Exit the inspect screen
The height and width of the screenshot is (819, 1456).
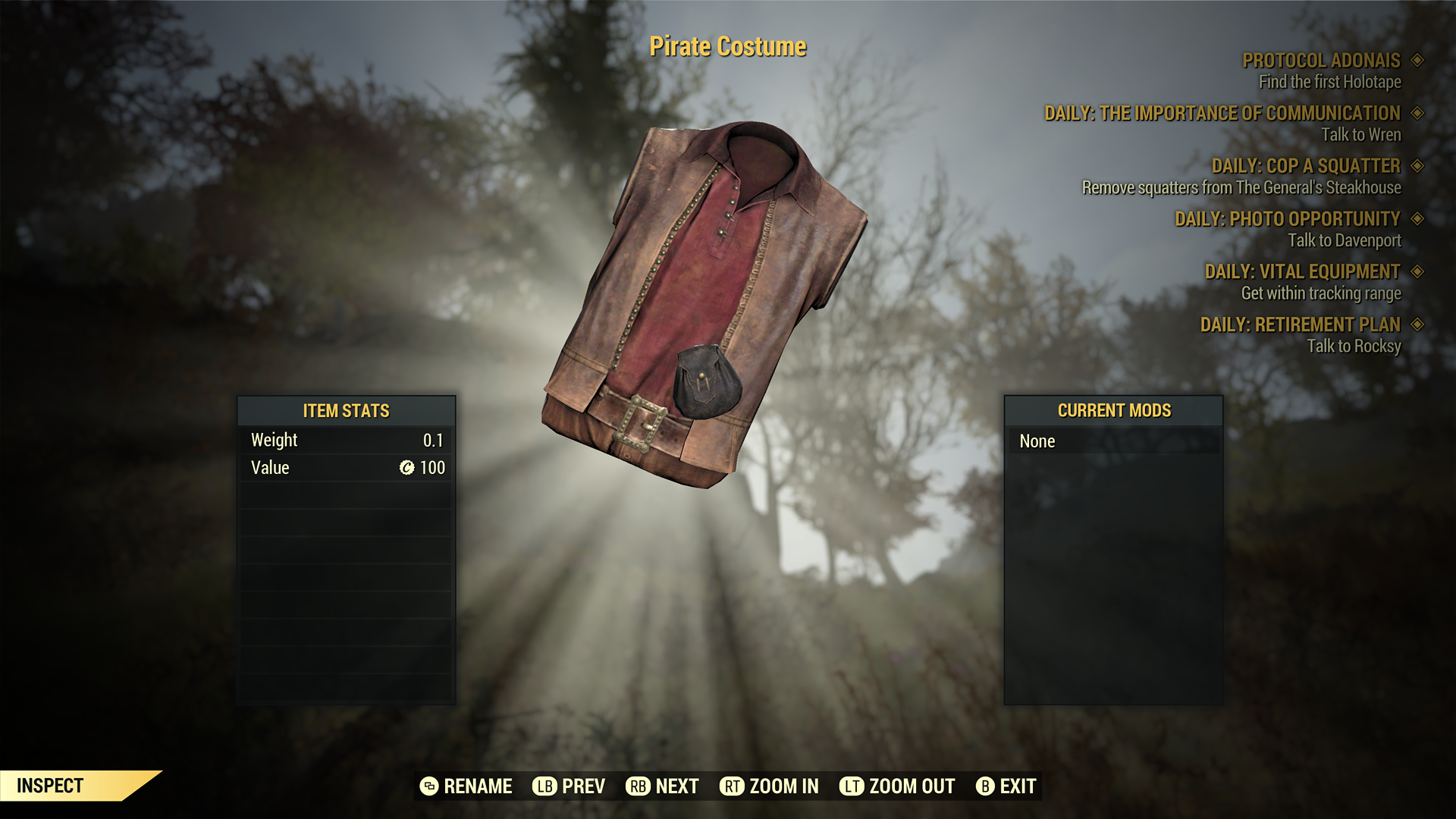coord(1006,786)
